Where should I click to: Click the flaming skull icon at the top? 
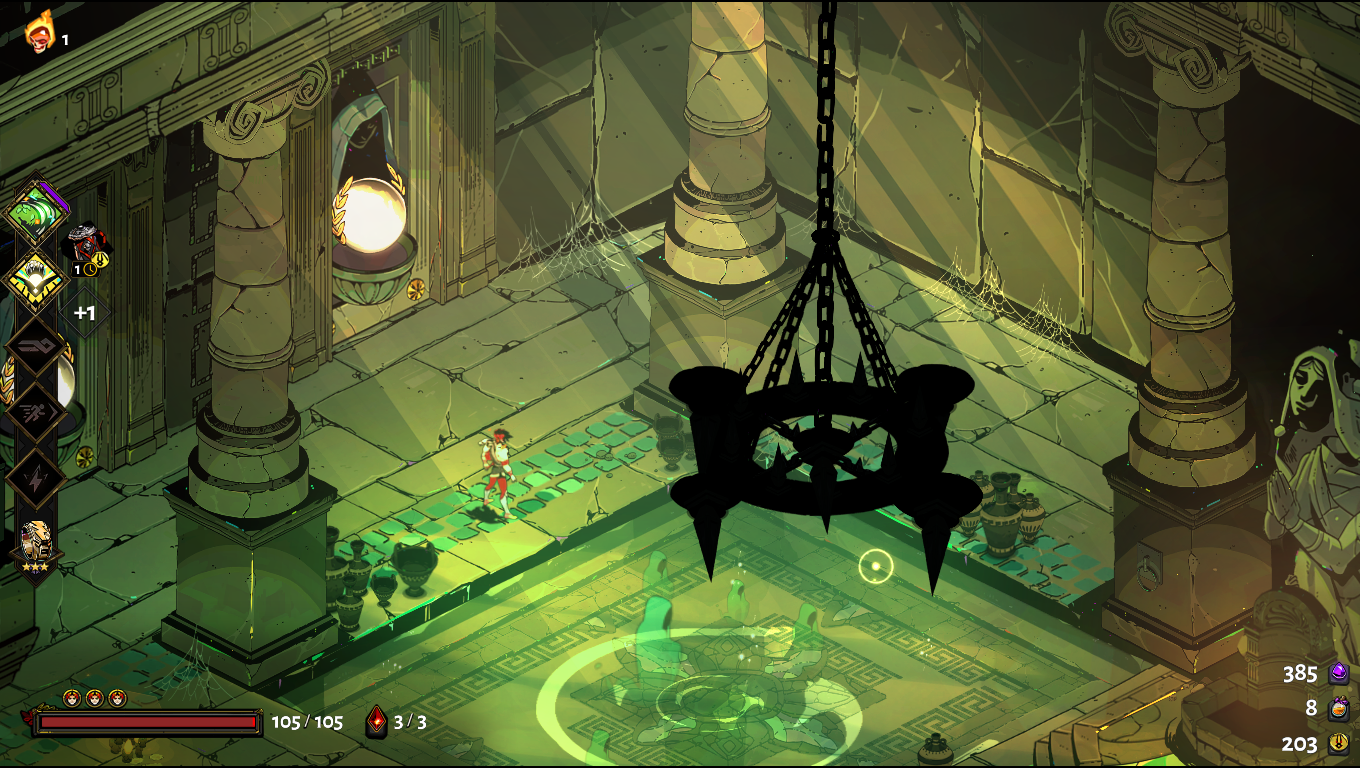coord(40,32)
